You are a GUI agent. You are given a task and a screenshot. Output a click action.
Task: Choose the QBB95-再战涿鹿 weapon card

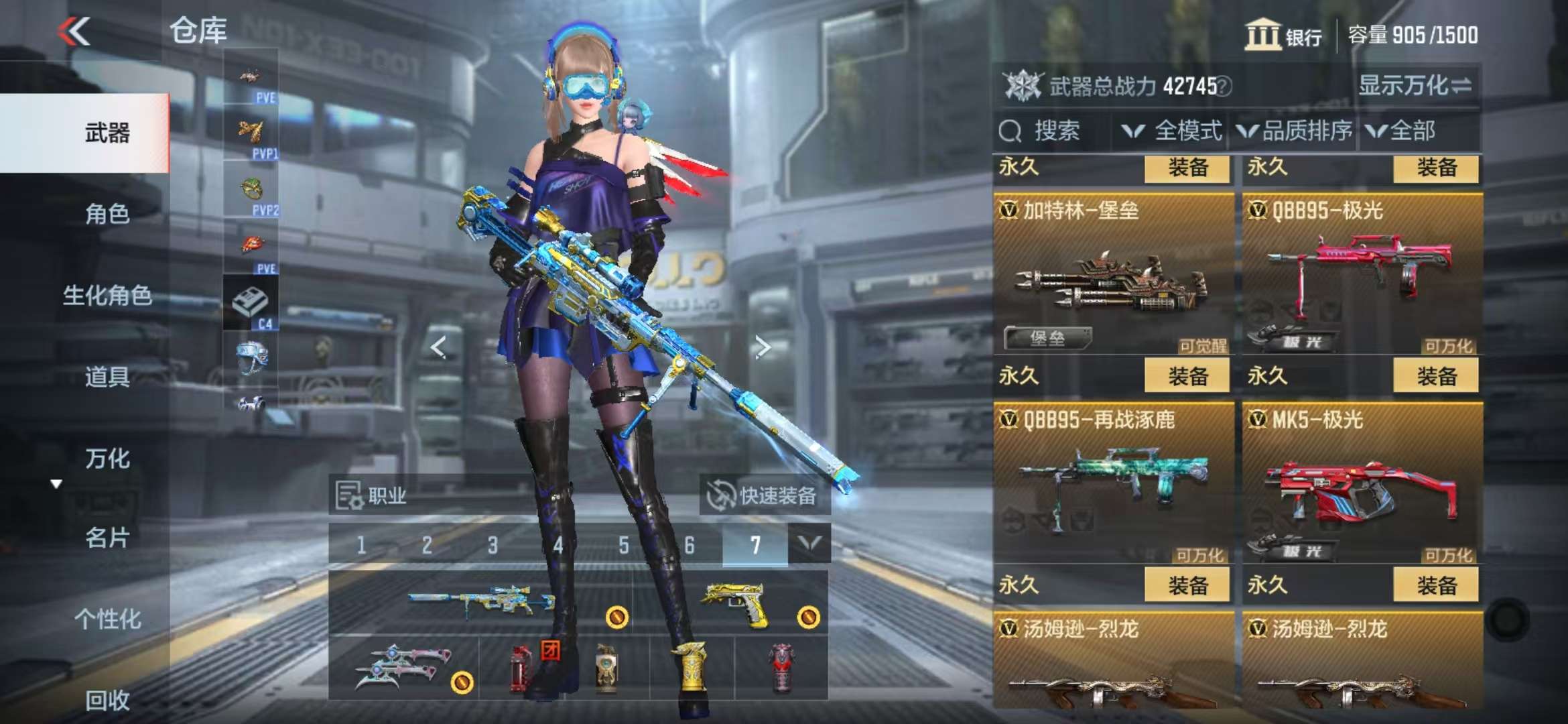coord(1112,484)
